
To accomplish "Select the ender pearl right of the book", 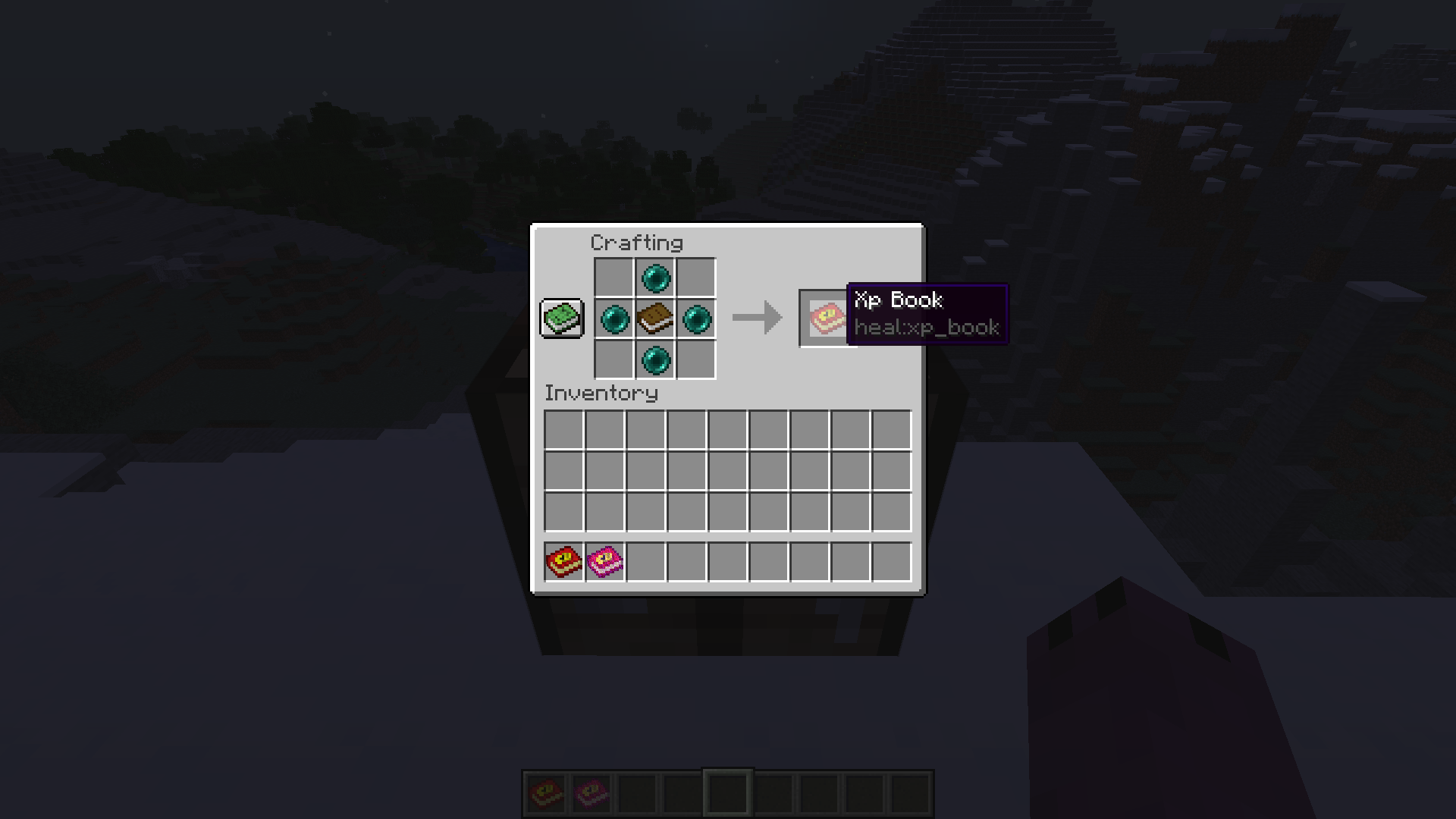I will 695,318.
